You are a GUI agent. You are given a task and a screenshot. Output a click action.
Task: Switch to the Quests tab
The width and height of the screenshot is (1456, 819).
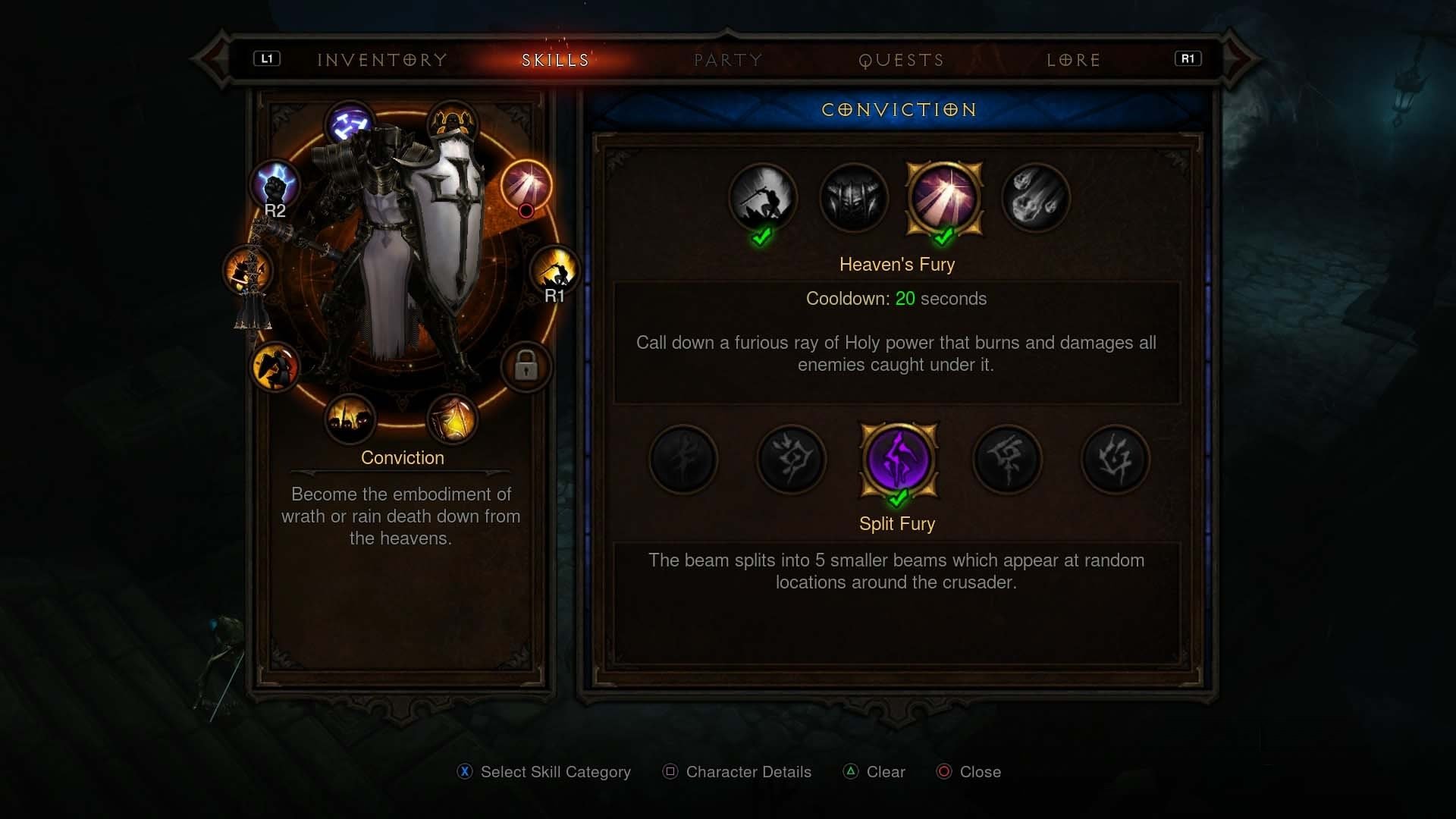click(901, 59)
